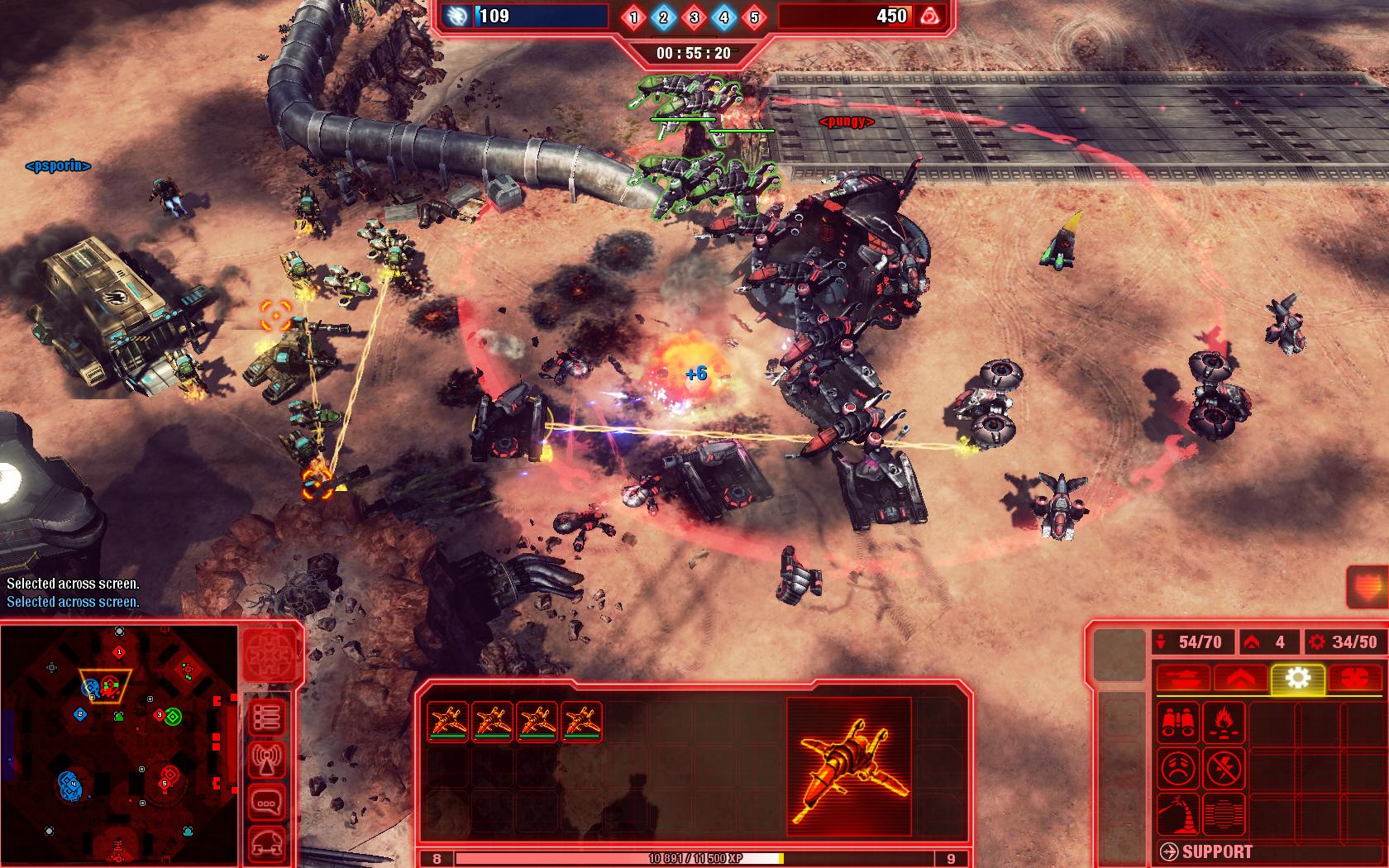Click the glowing heart button on right edge
Screen dimensions: 1389x868
pos(1368,589)
